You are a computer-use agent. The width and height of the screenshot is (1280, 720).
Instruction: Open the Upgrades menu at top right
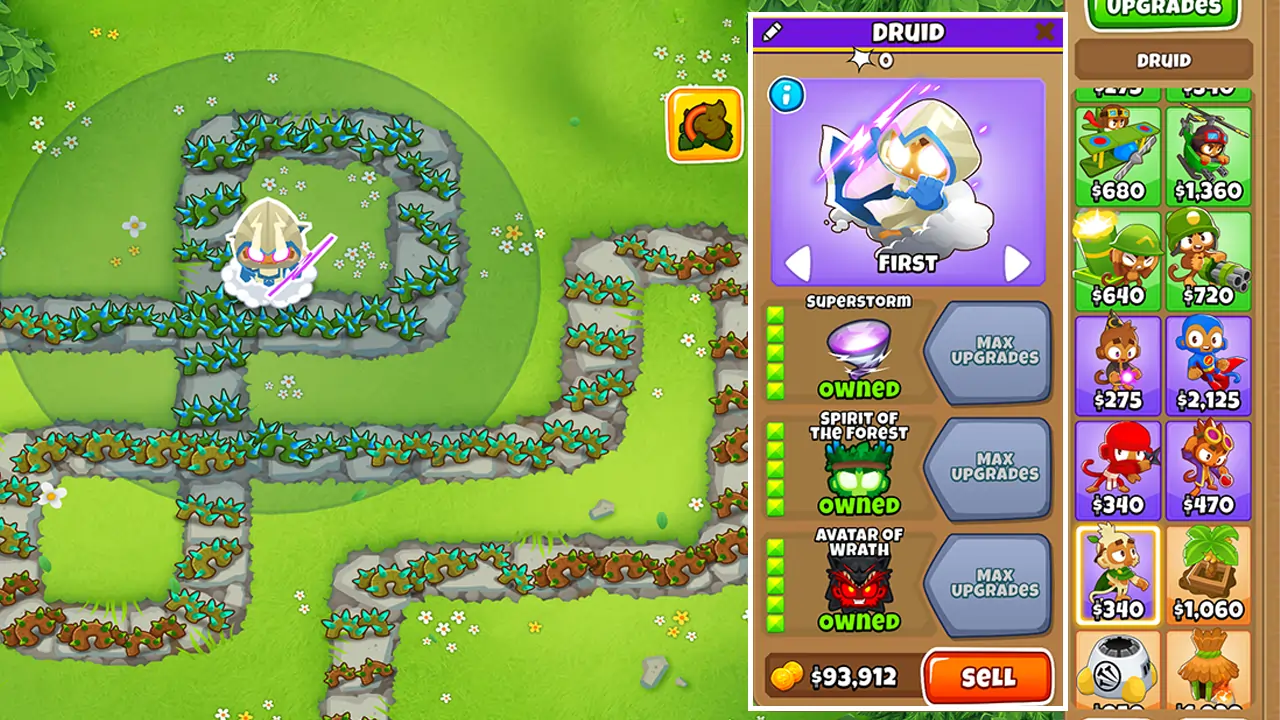[1162, 12]
